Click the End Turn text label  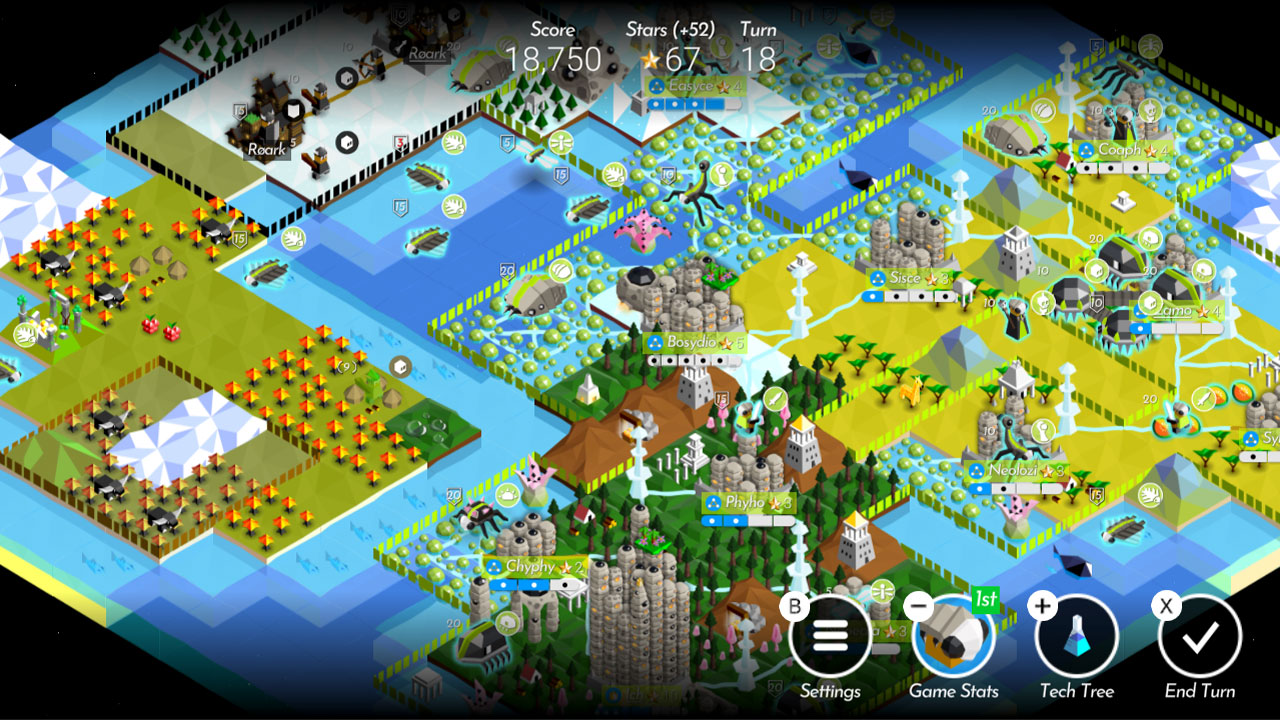click(1199, 691)
